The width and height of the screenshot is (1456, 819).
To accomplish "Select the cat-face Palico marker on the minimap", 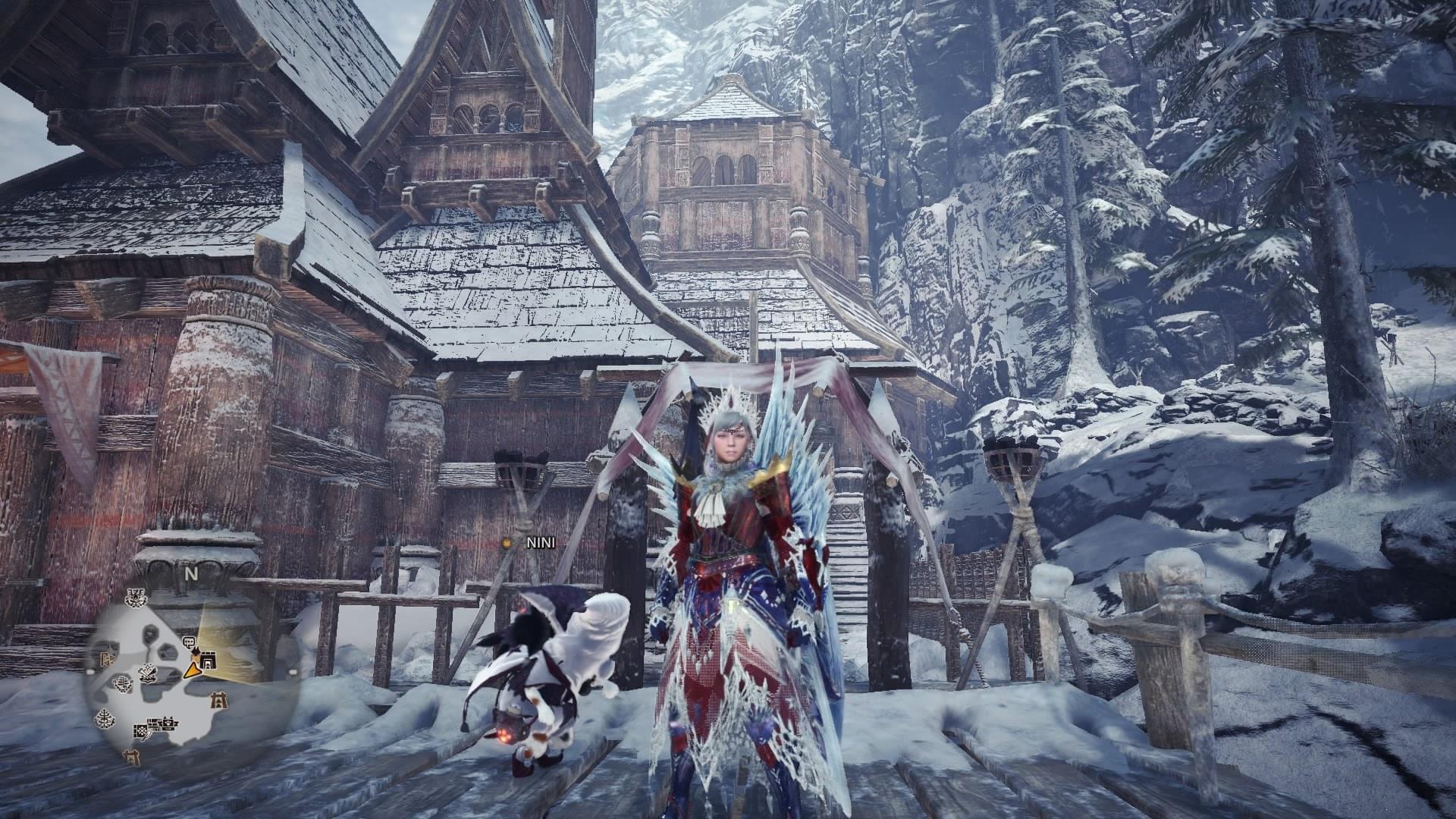I will [x=168, y=724].
